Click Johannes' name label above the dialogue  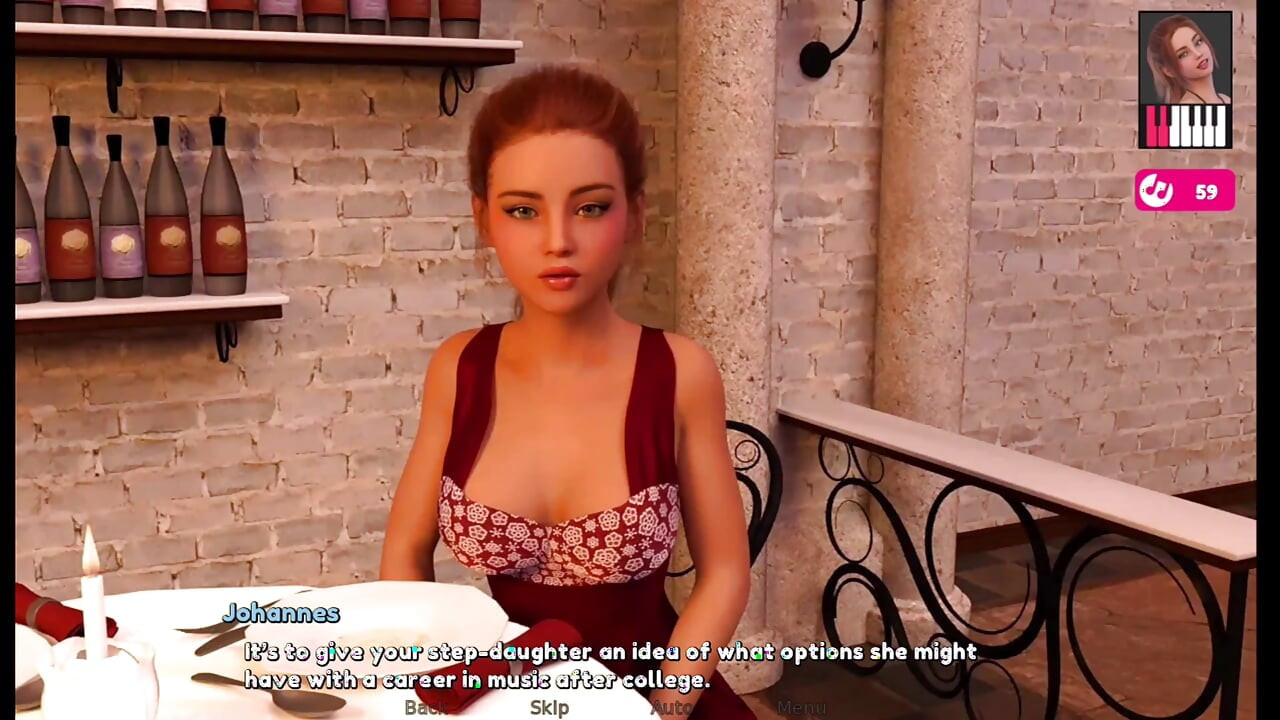coord(283,613)
